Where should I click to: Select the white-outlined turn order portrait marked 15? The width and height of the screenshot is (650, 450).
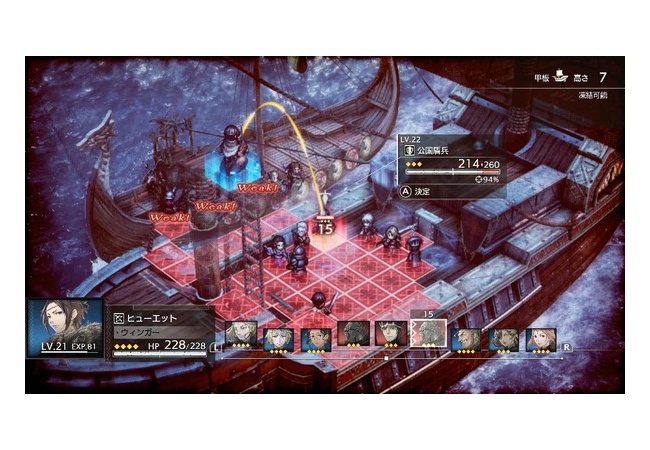(x=428, y=334)
